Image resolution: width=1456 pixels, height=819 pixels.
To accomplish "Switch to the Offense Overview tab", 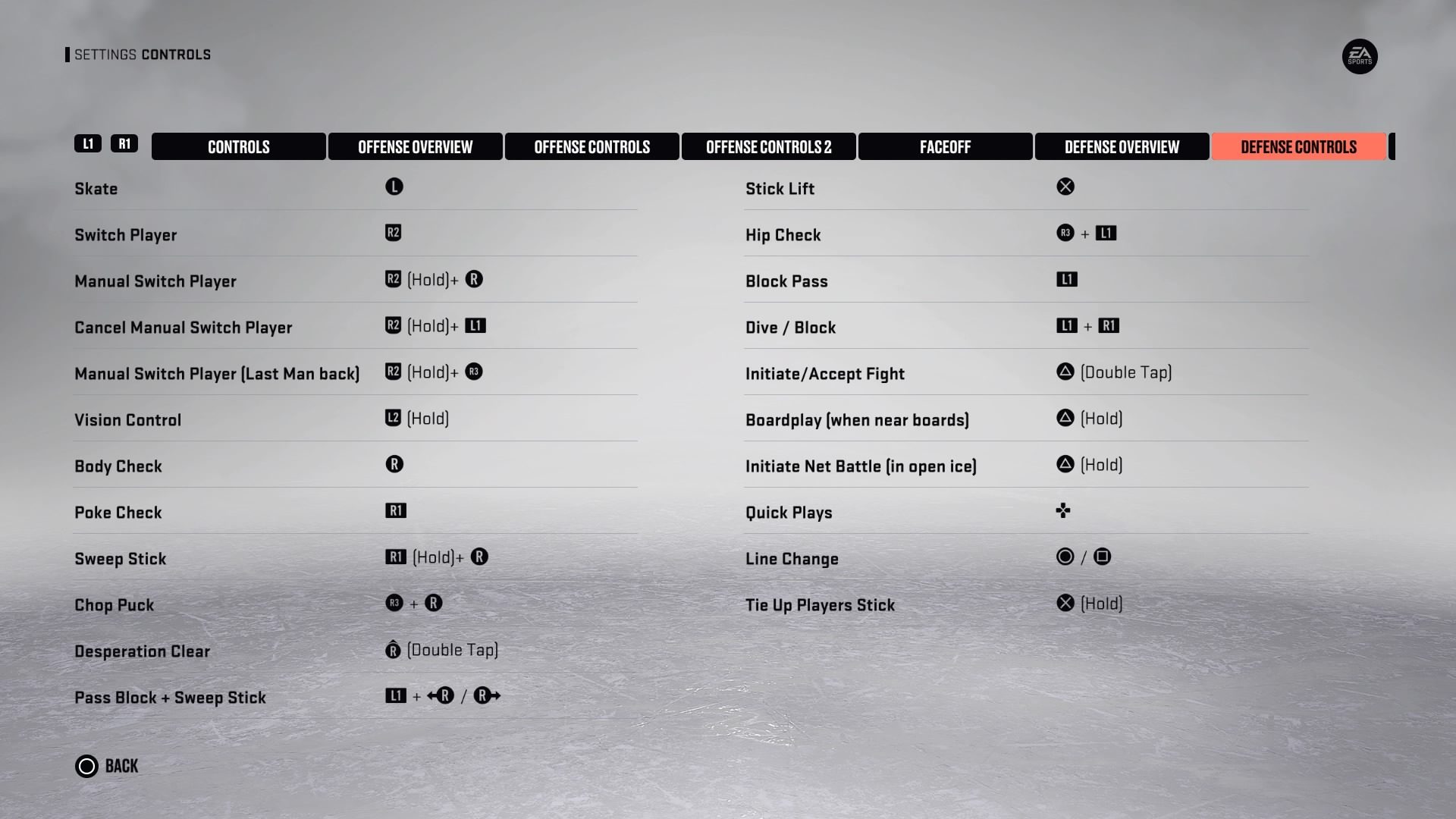I will (x=416, y=146).
